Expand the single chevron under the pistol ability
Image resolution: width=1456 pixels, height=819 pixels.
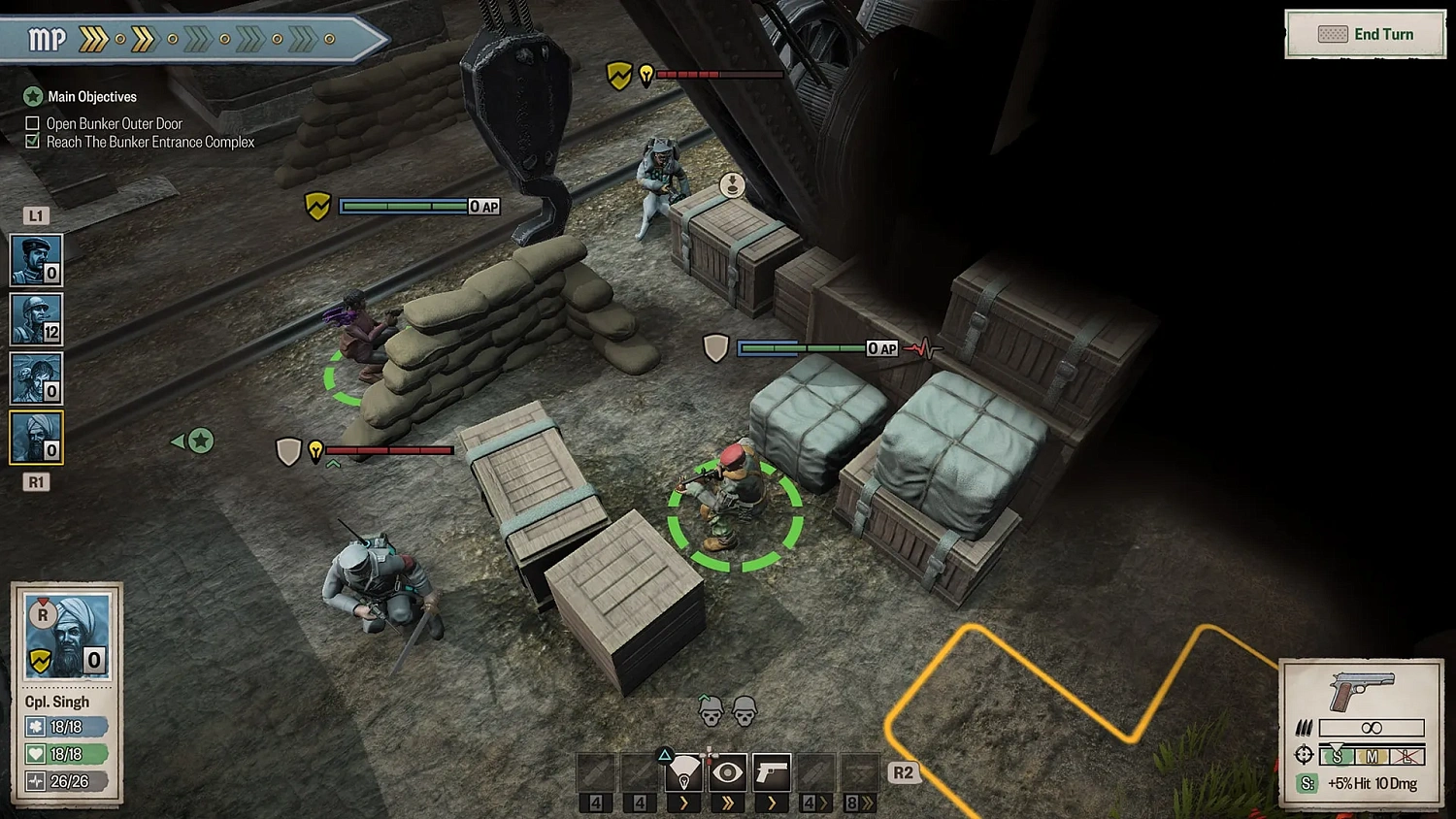click(x=772, y=803)
